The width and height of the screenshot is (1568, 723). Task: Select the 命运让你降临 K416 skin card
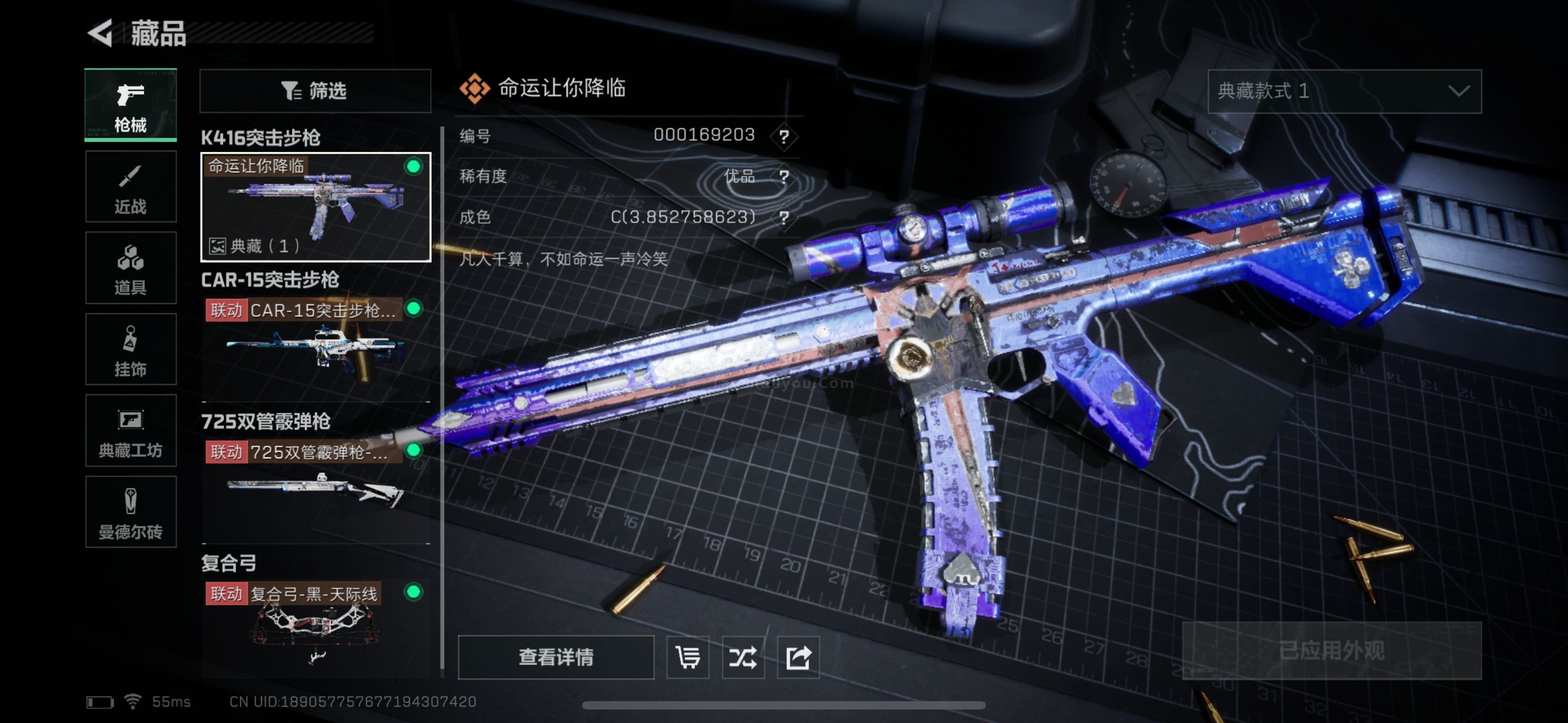[315, 207]
